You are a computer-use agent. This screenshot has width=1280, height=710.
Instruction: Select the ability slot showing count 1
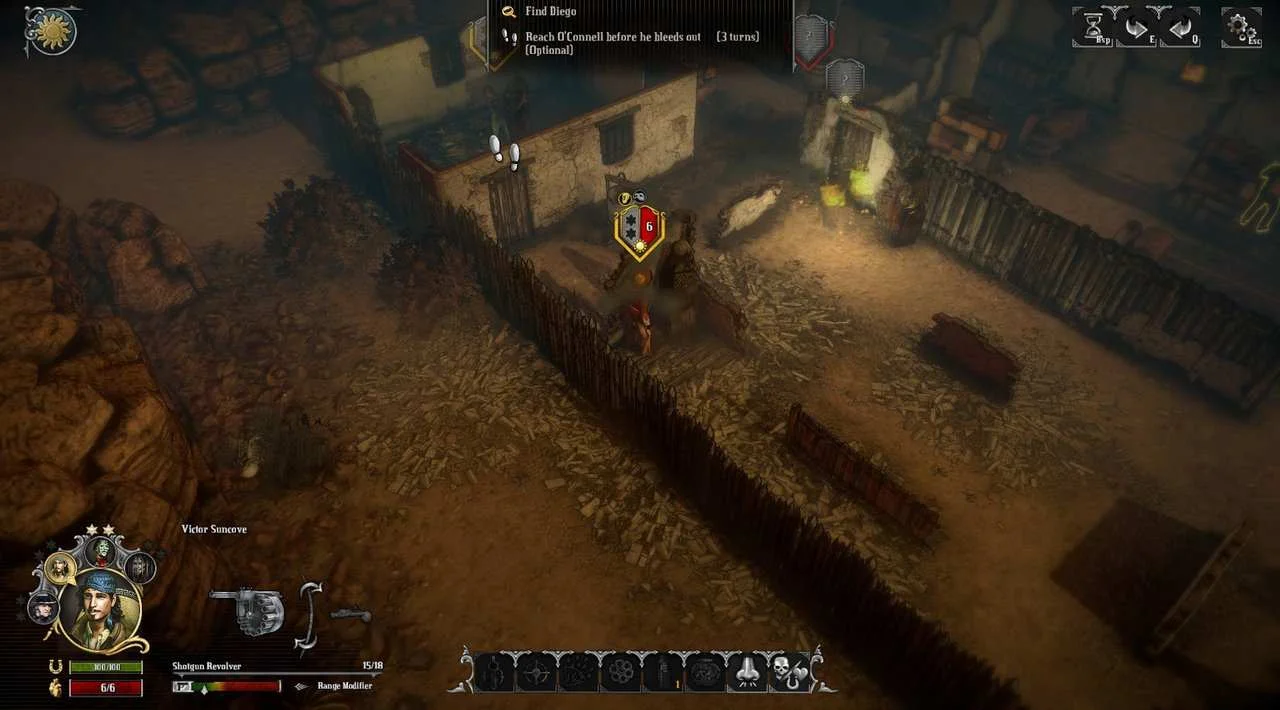click(662, 671)
